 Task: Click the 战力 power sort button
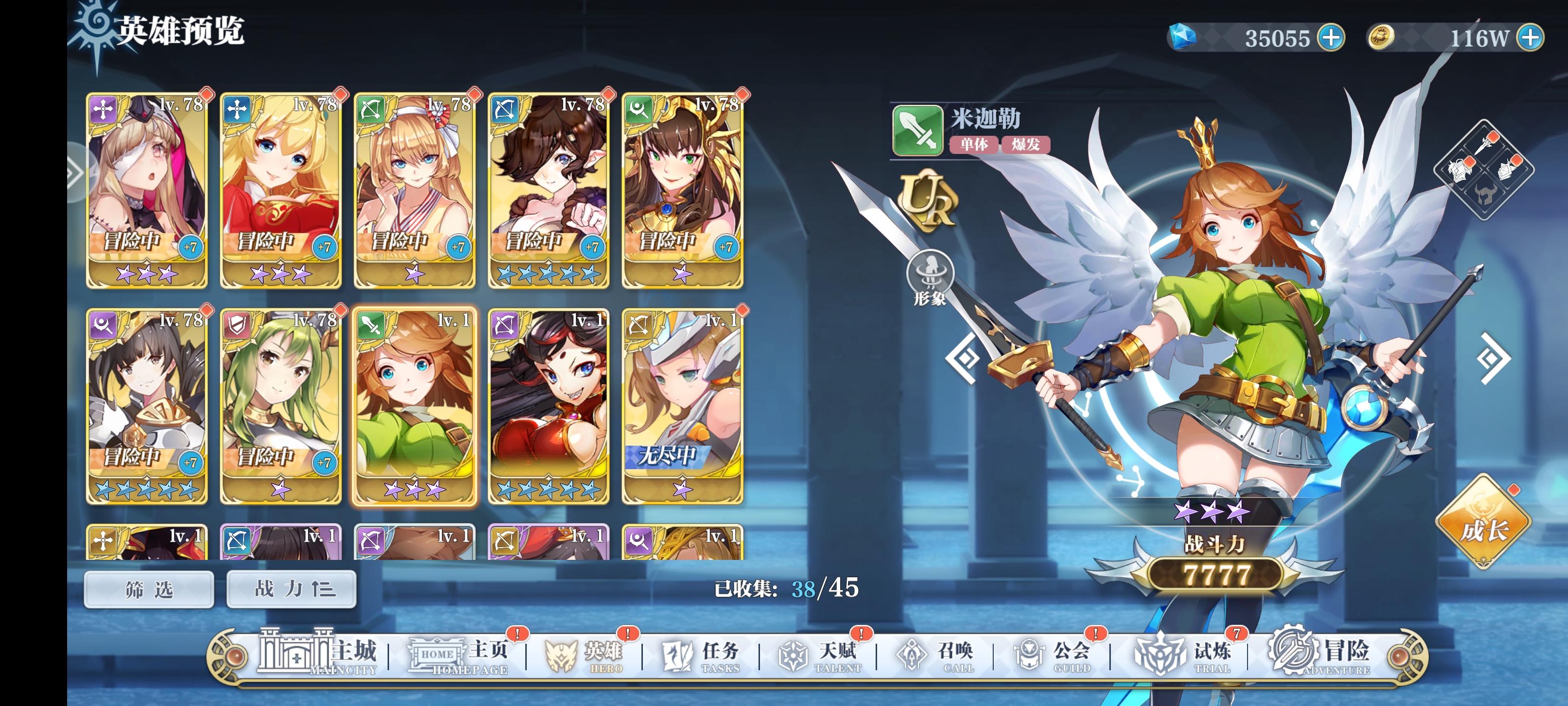[x=291, y=590]
